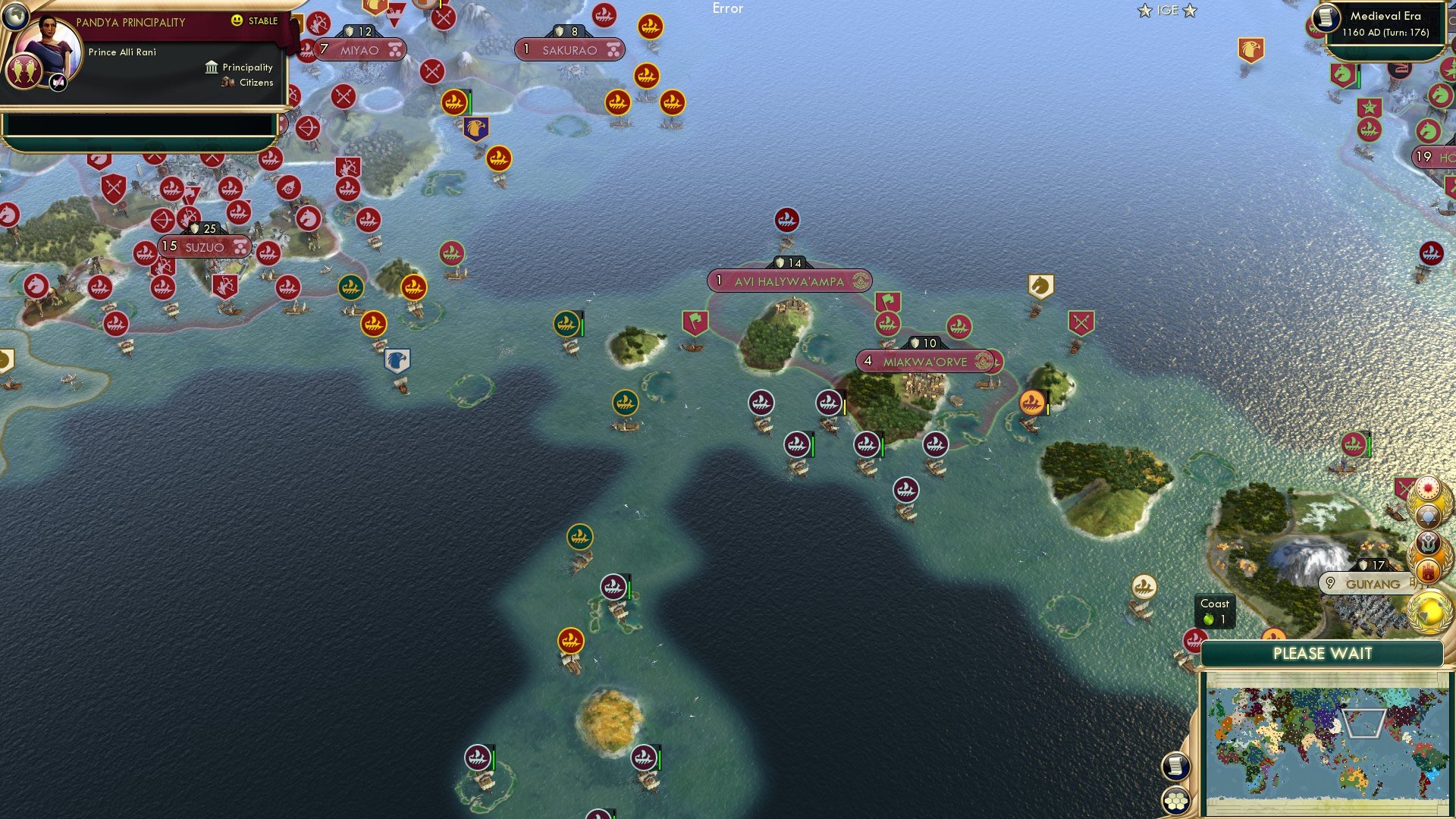Click the purple shield medallion above the minimap
Image resolution: width=1456 pixels, height=819 pixels.
[x=1427, y=544]
